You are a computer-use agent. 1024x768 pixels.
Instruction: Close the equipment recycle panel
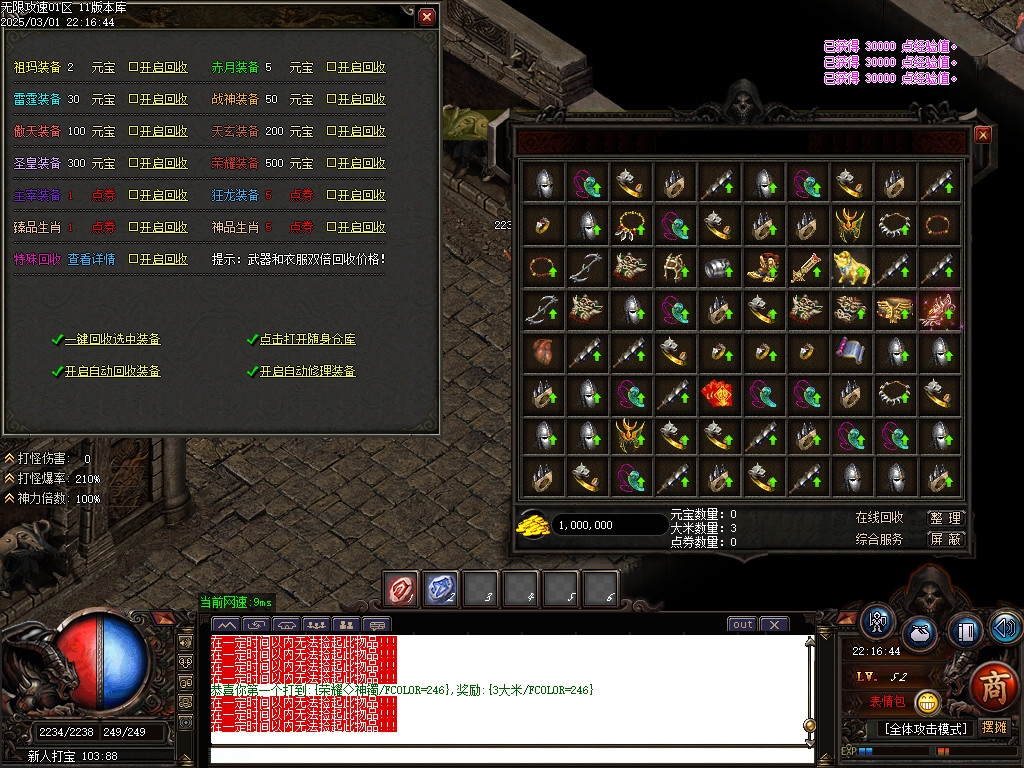point(427,17)
